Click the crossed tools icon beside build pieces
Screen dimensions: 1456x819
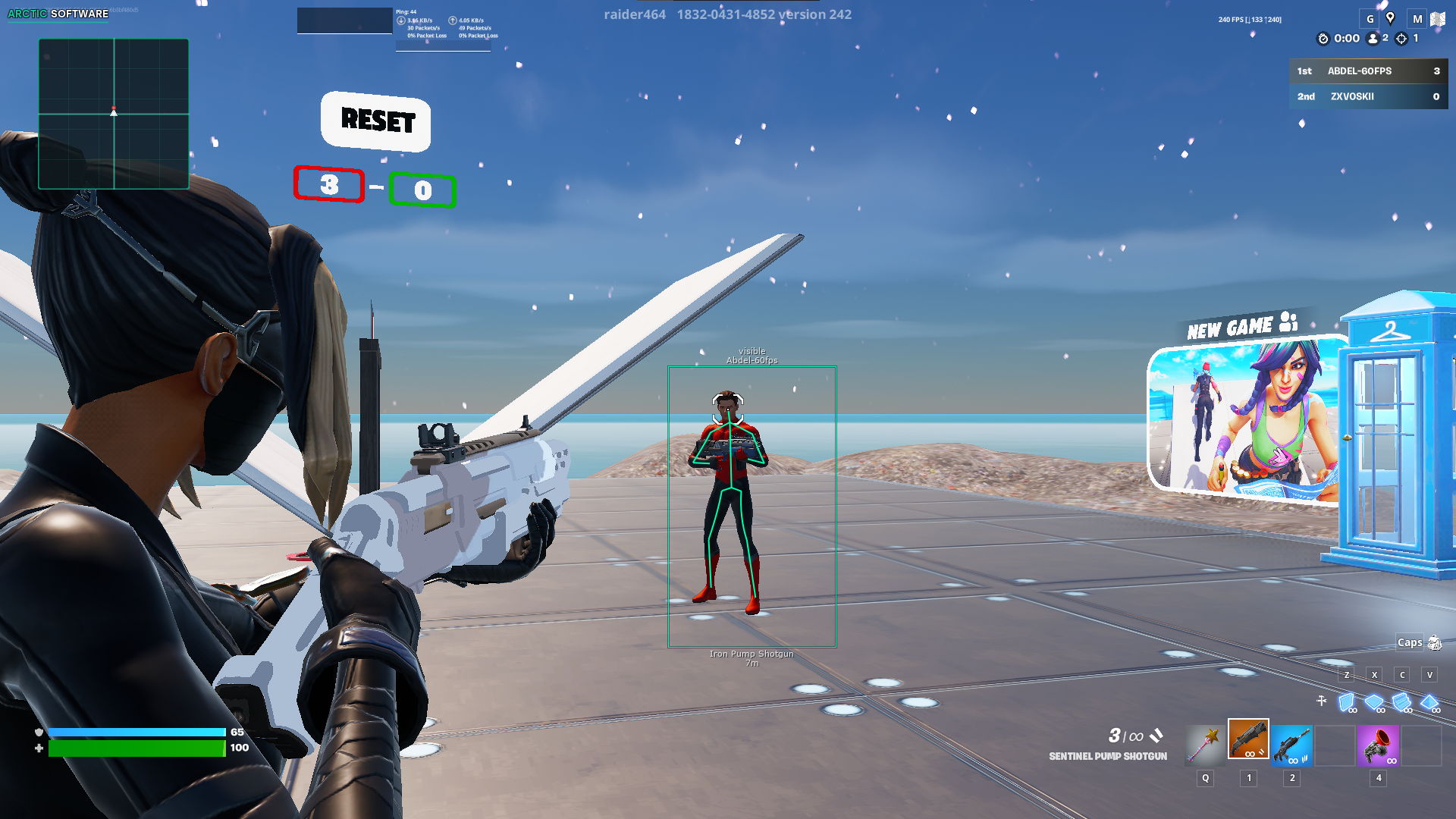point(1322,701)
